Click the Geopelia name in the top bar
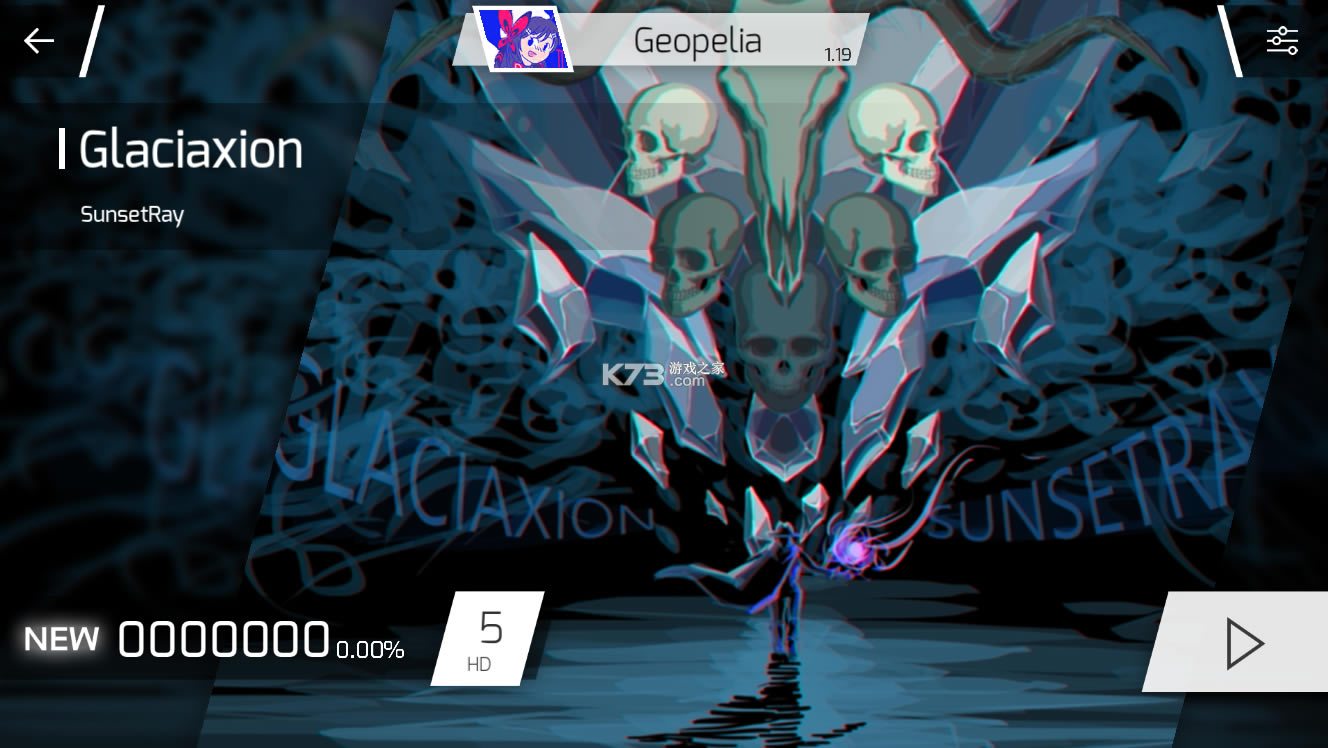This screenshot has height=748, width=1328. point(697,41)
